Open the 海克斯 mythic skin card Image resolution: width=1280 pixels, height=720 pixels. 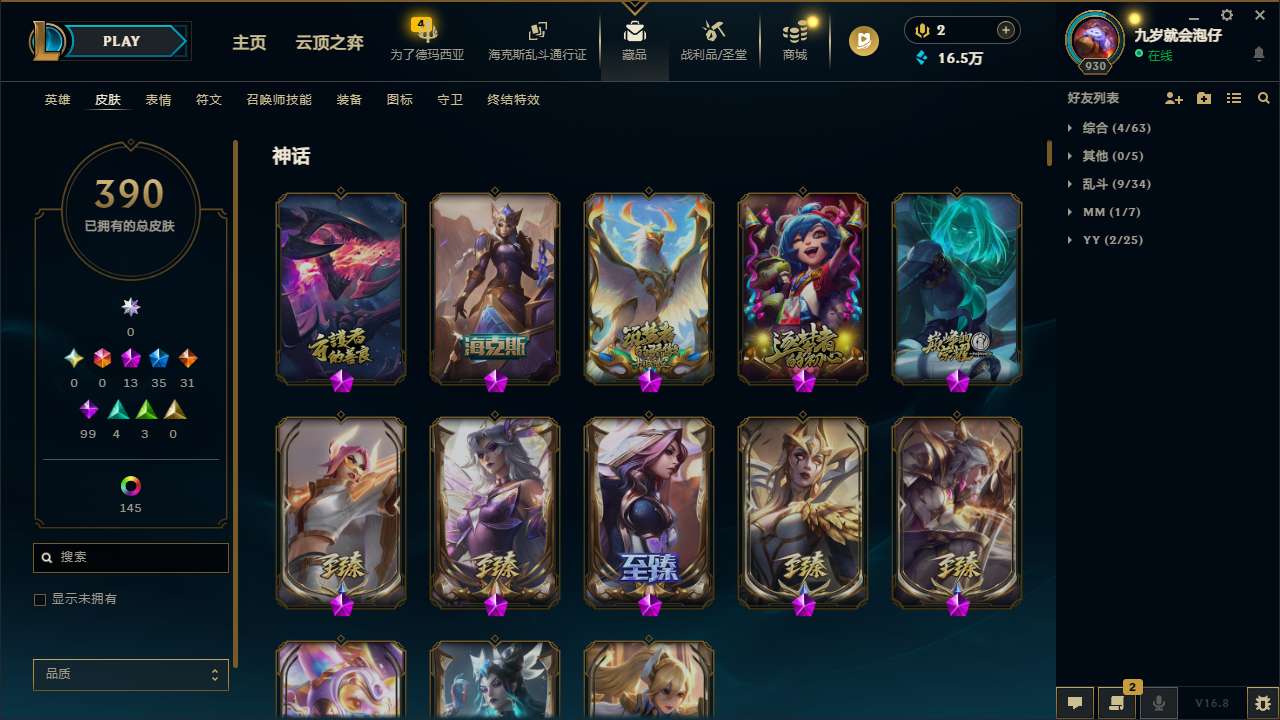494,288
